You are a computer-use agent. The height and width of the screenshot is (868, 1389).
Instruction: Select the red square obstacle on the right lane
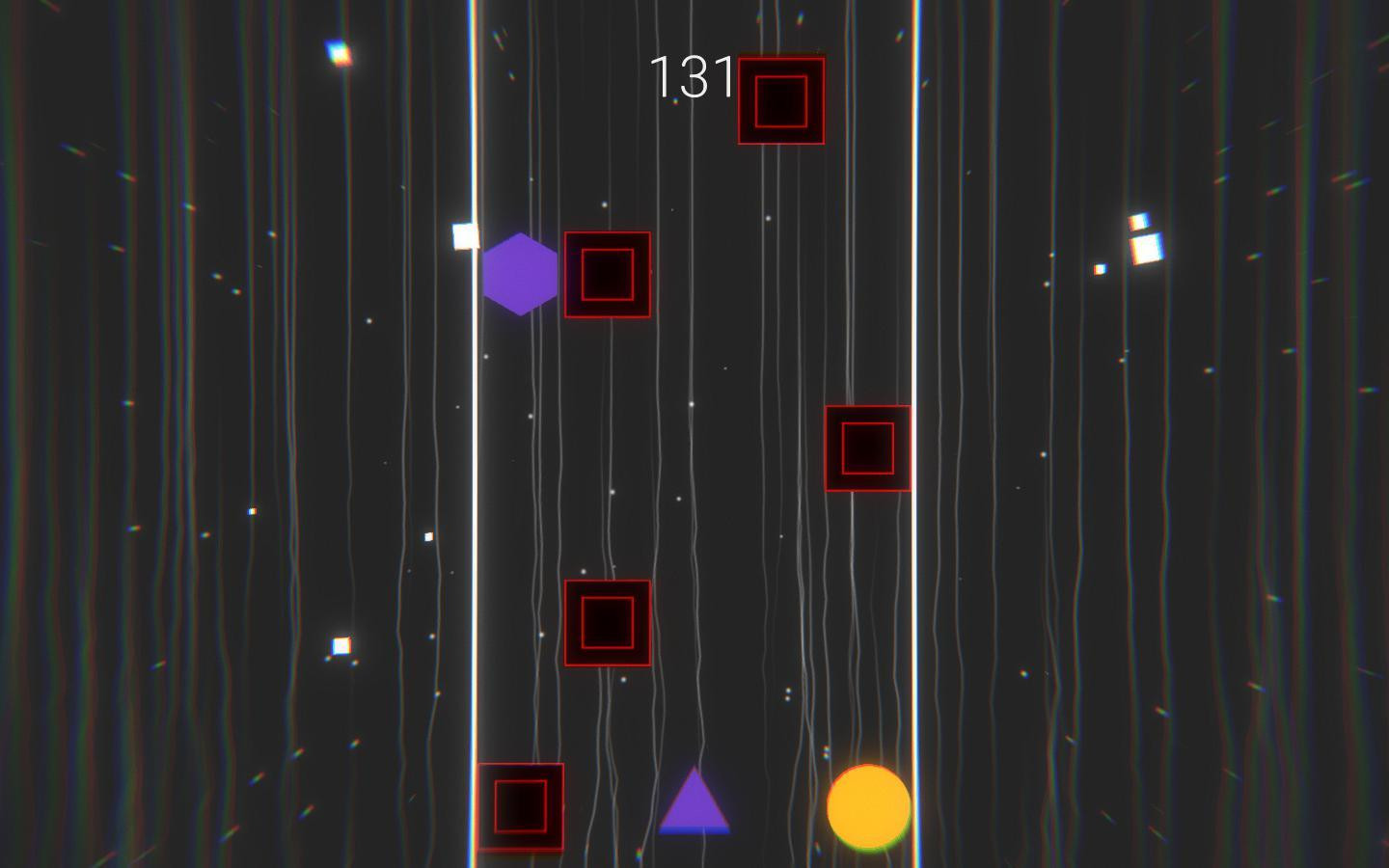(x=866, y=447)
